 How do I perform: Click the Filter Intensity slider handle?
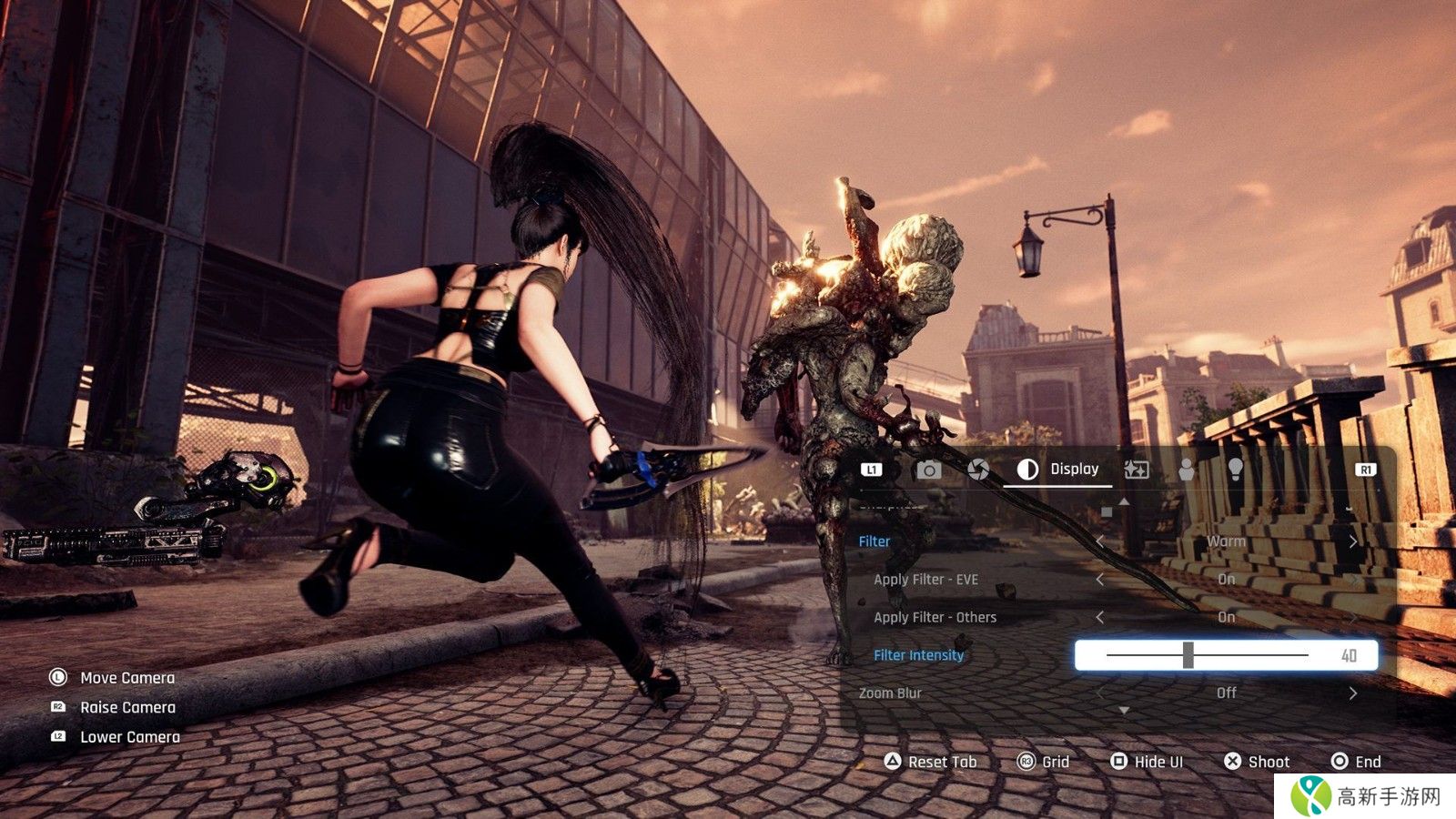pyautogui.click(x=1188, y=655)
